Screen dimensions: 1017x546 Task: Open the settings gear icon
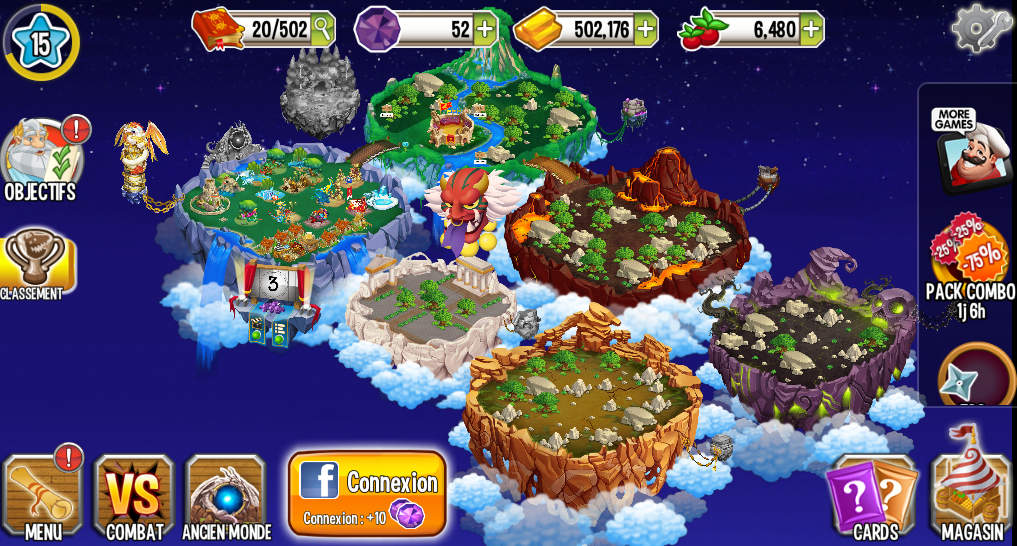pos(981,29)
